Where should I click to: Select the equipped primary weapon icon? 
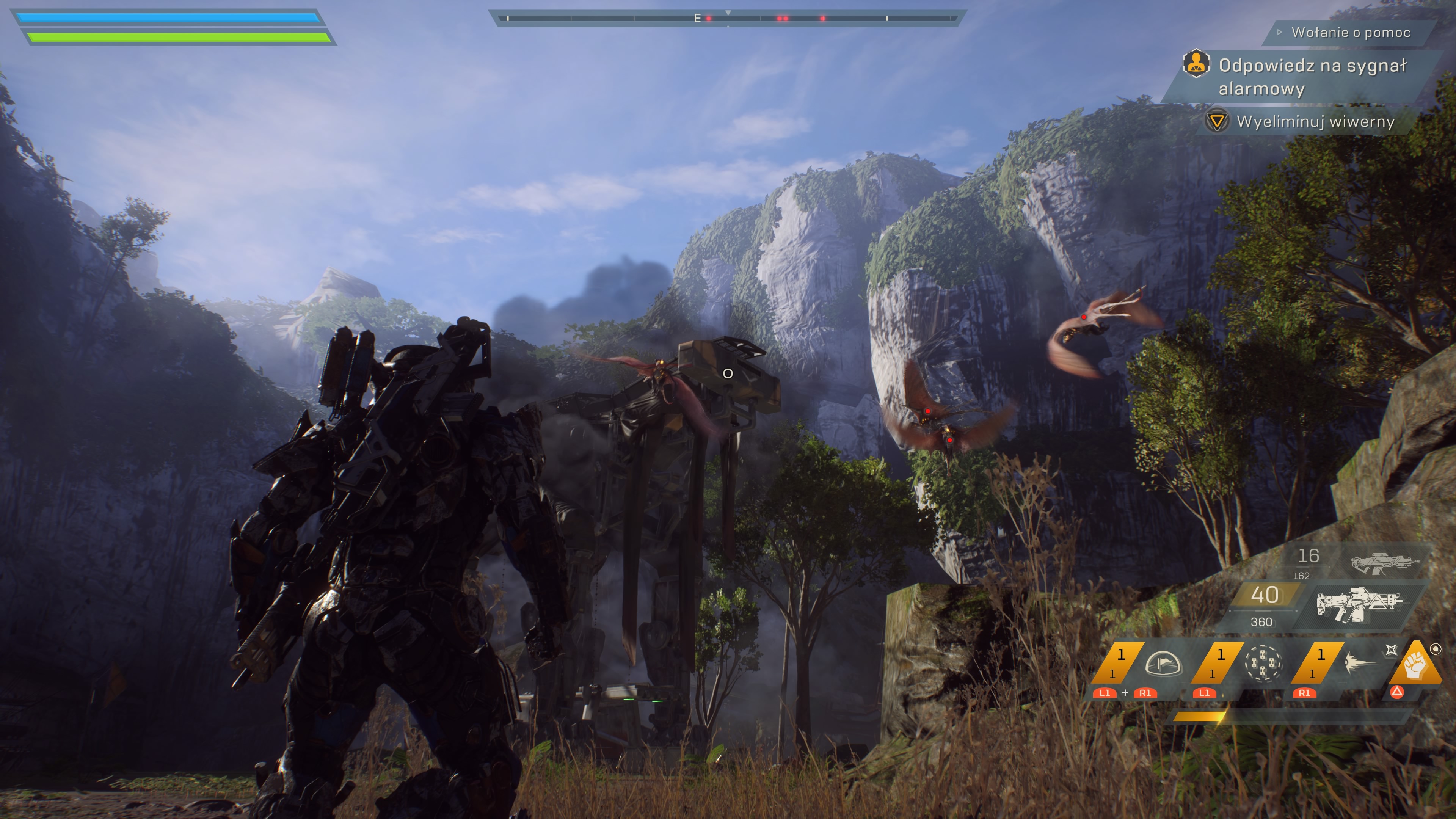pyautogui.click(x=1359, y=604)
